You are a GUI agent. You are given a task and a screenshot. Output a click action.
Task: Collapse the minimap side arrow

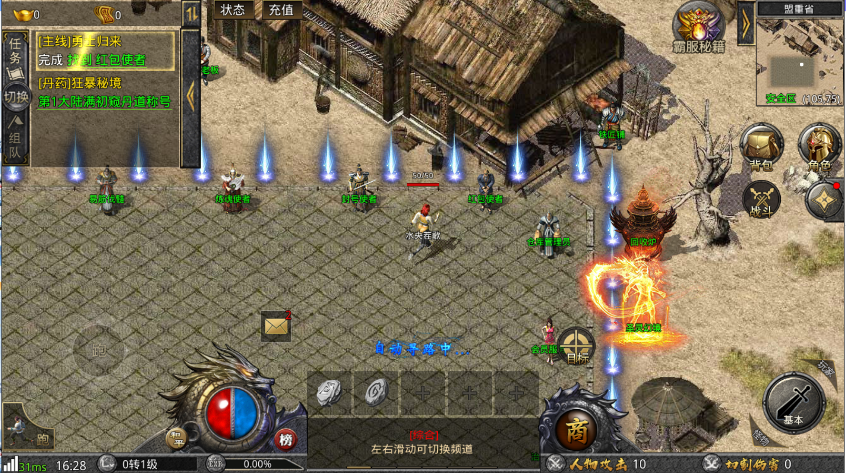click(x=745, y=23)
